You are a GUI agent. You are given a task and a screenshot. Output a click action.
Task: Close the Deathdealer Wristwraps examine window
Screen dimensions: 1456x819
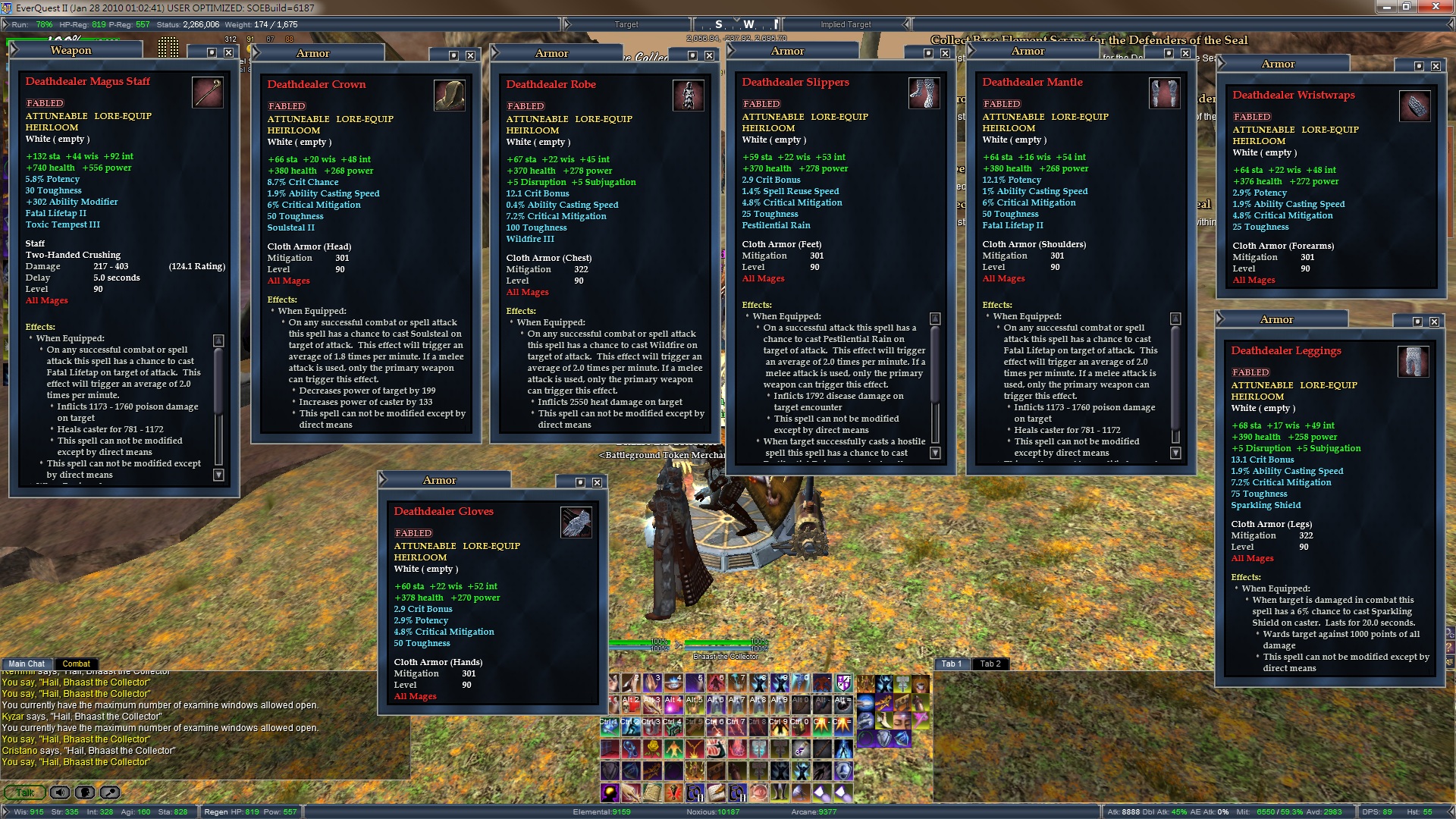1436,66
